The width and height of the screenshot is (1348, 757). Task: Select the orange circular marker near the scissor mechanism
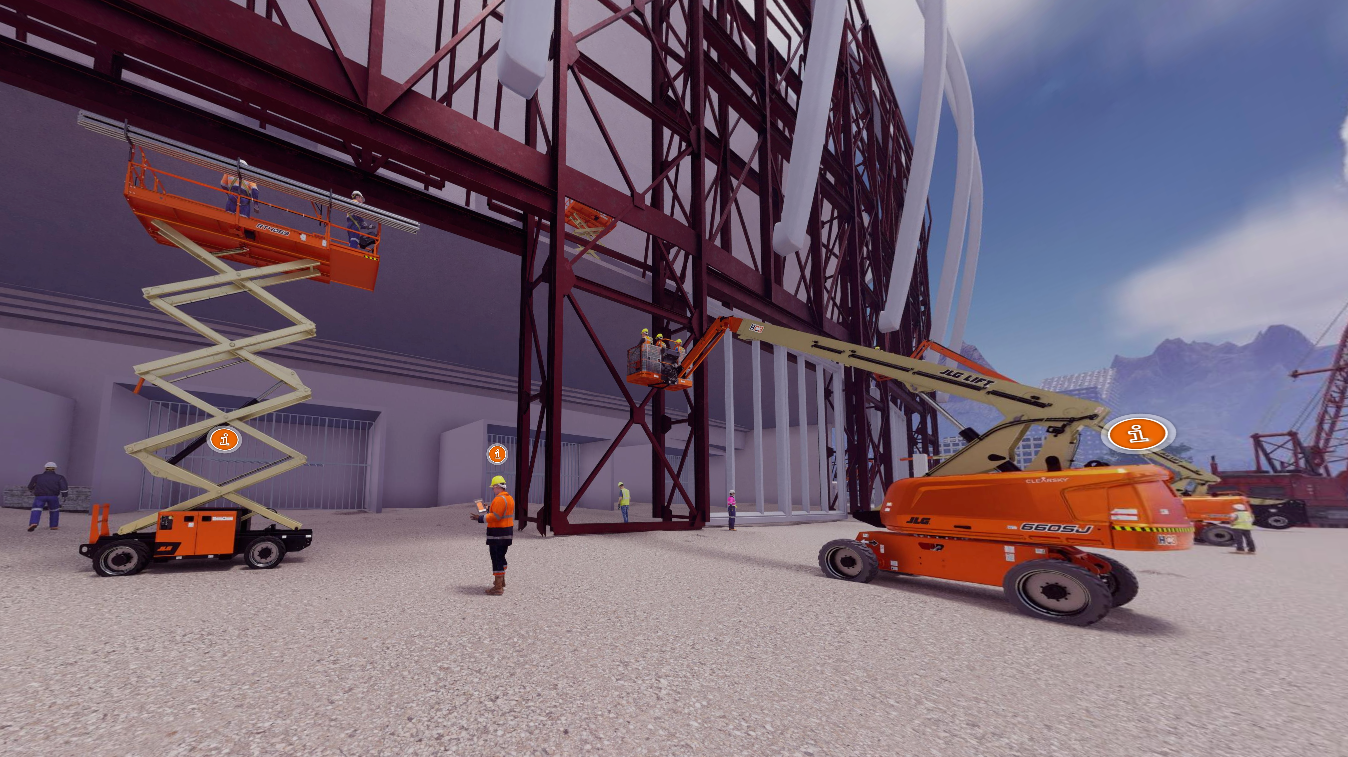tap(222, 440)
